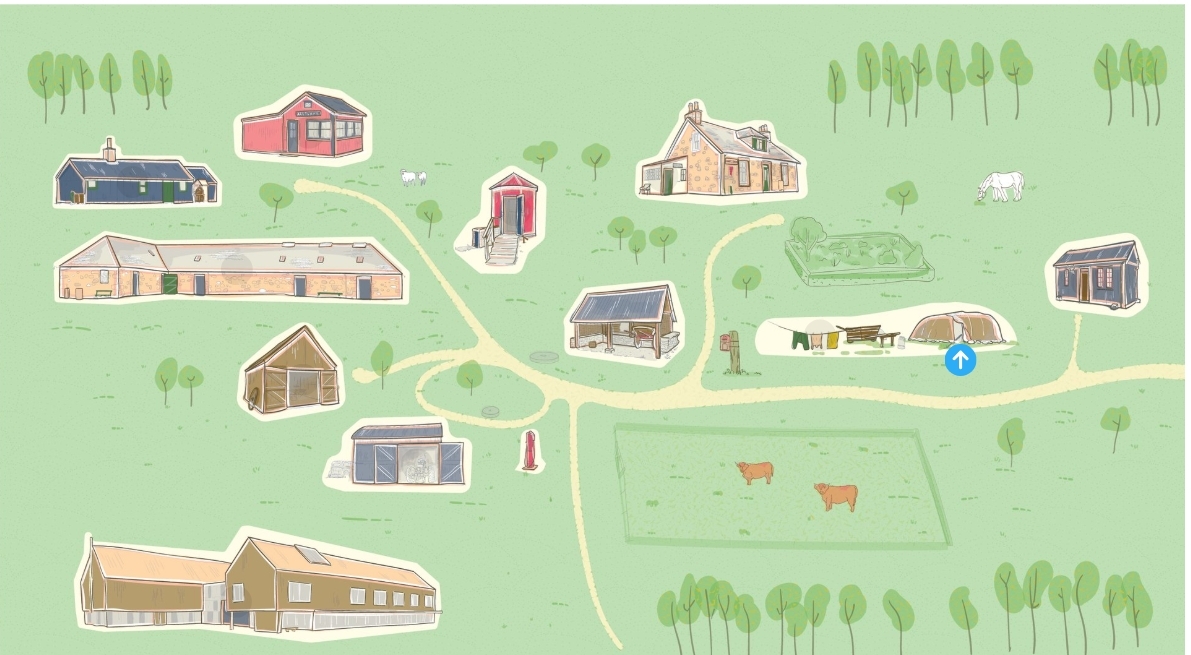The width and height of the screenshot is (1191, 655).
Task: Choose the navy blue cottage with chimney
Action: 134,179
